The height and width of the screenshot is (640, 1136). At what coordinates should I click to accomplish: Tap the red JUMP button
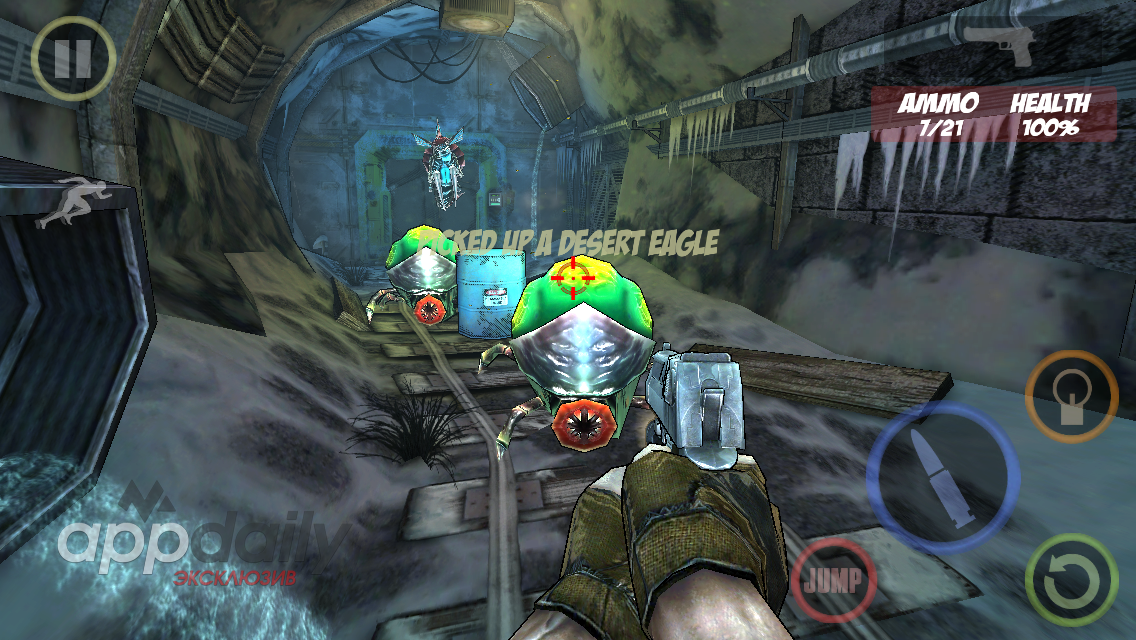pos(833,580)
